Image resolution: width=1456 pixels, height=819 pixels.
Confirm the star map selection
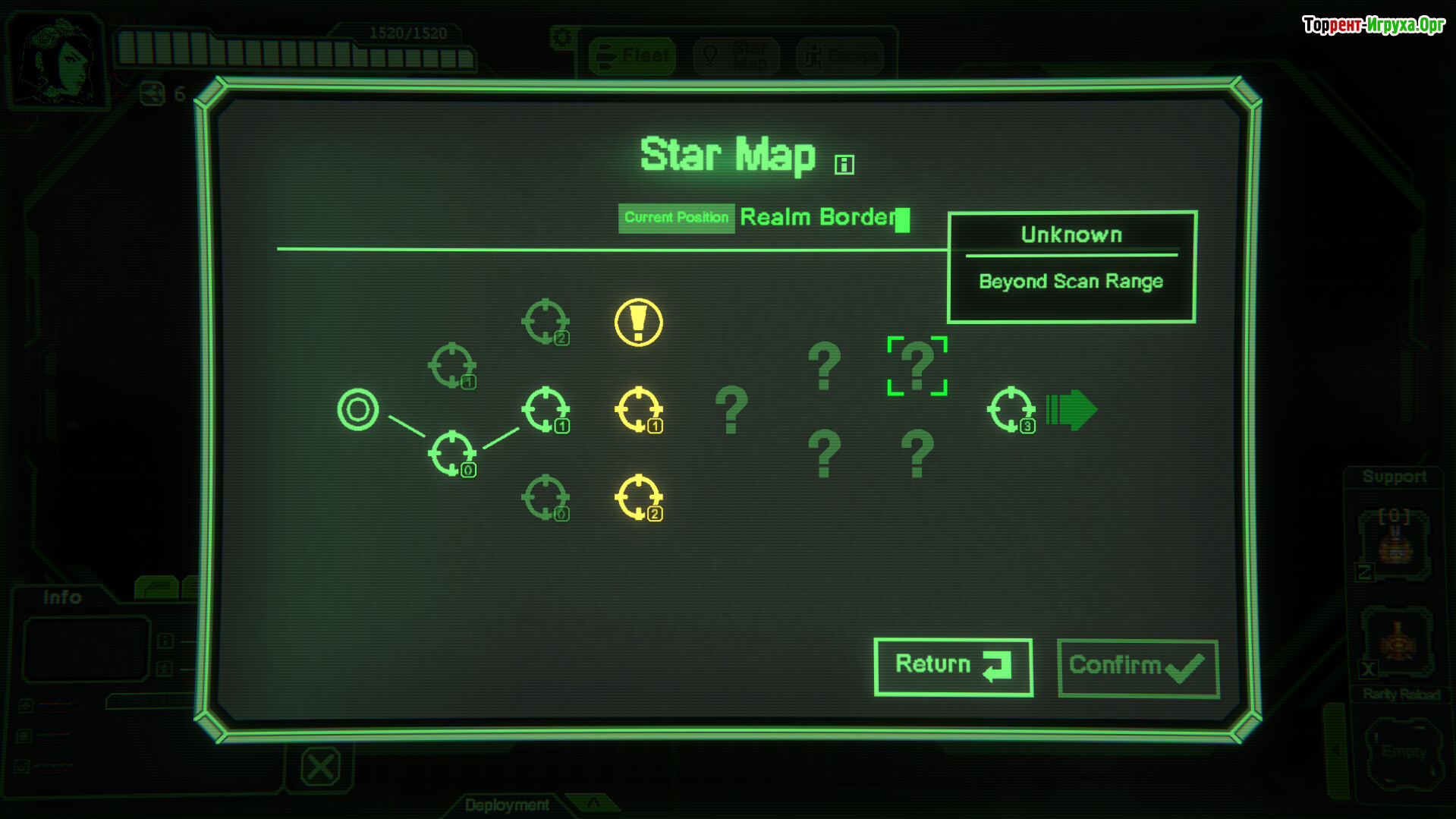point(1137,667)
